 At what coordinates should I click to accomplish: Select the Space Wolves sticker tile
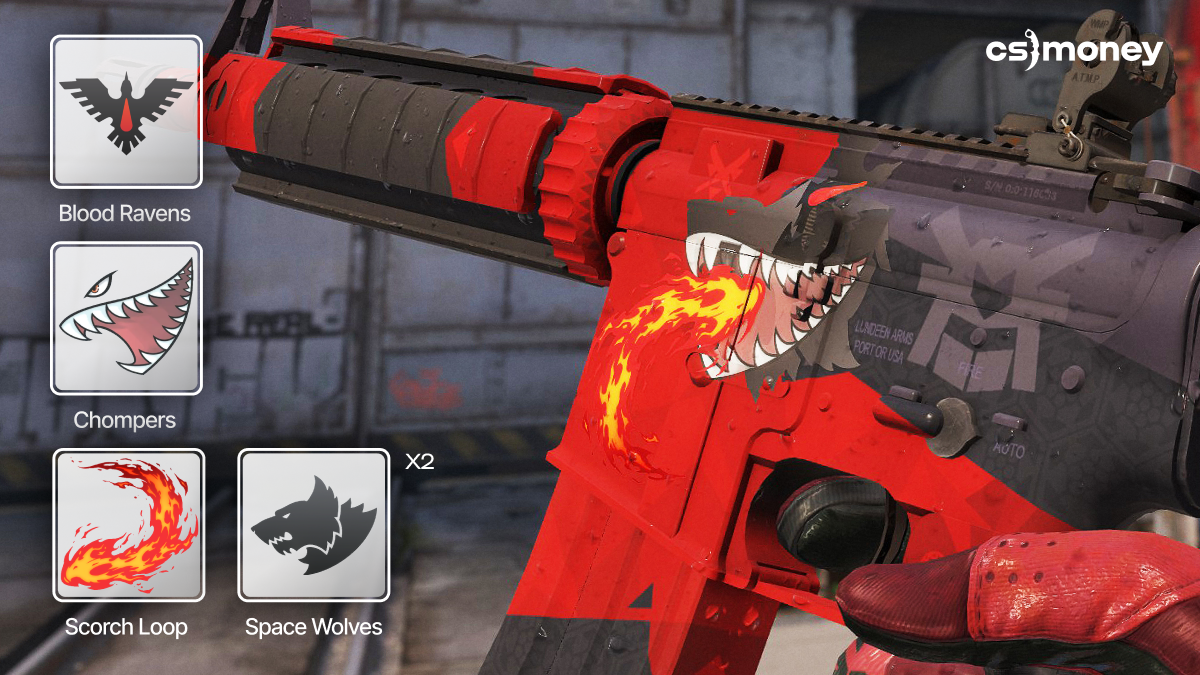click(x=313, y=525)
